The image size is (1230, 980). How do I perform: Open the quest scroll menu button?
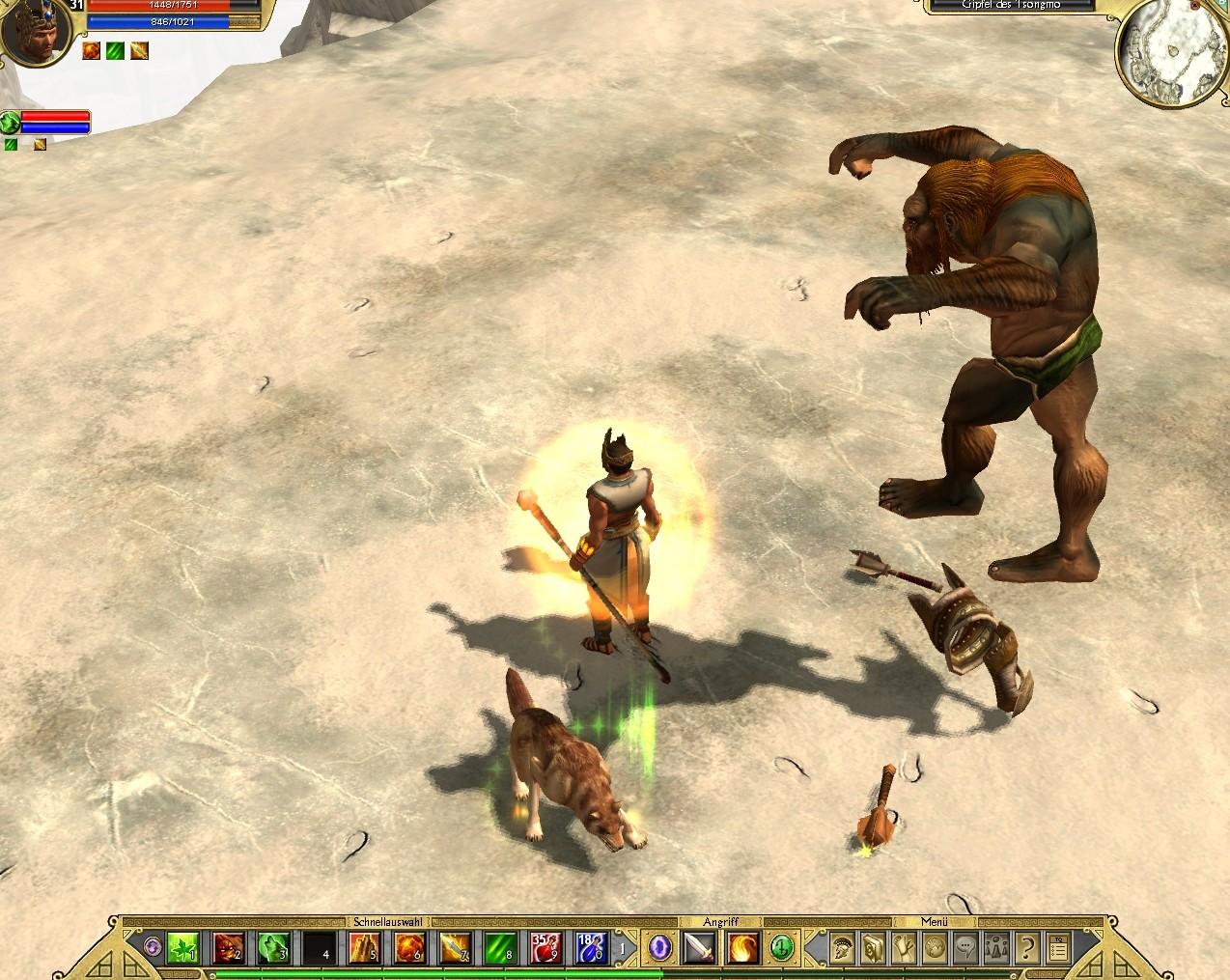[903, 948]
